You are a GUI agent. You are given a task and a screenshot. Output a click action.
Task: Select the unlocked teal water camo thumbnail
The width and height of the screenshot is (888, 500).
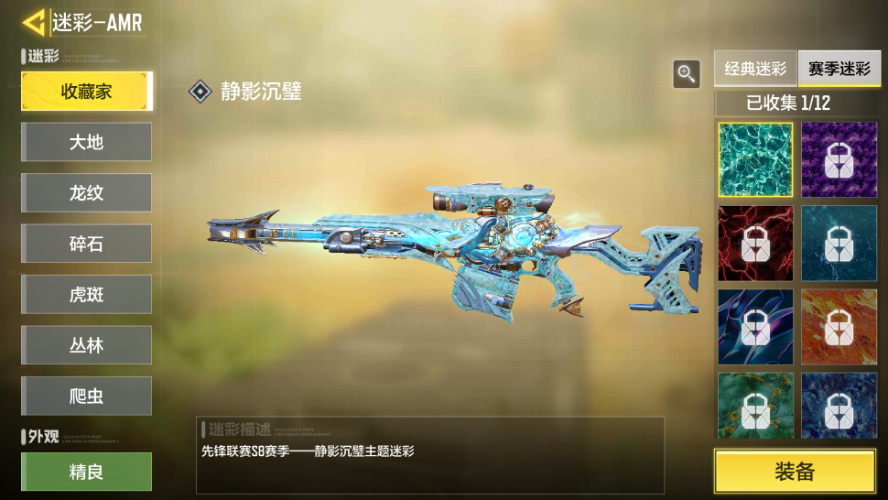coord(755,159)
